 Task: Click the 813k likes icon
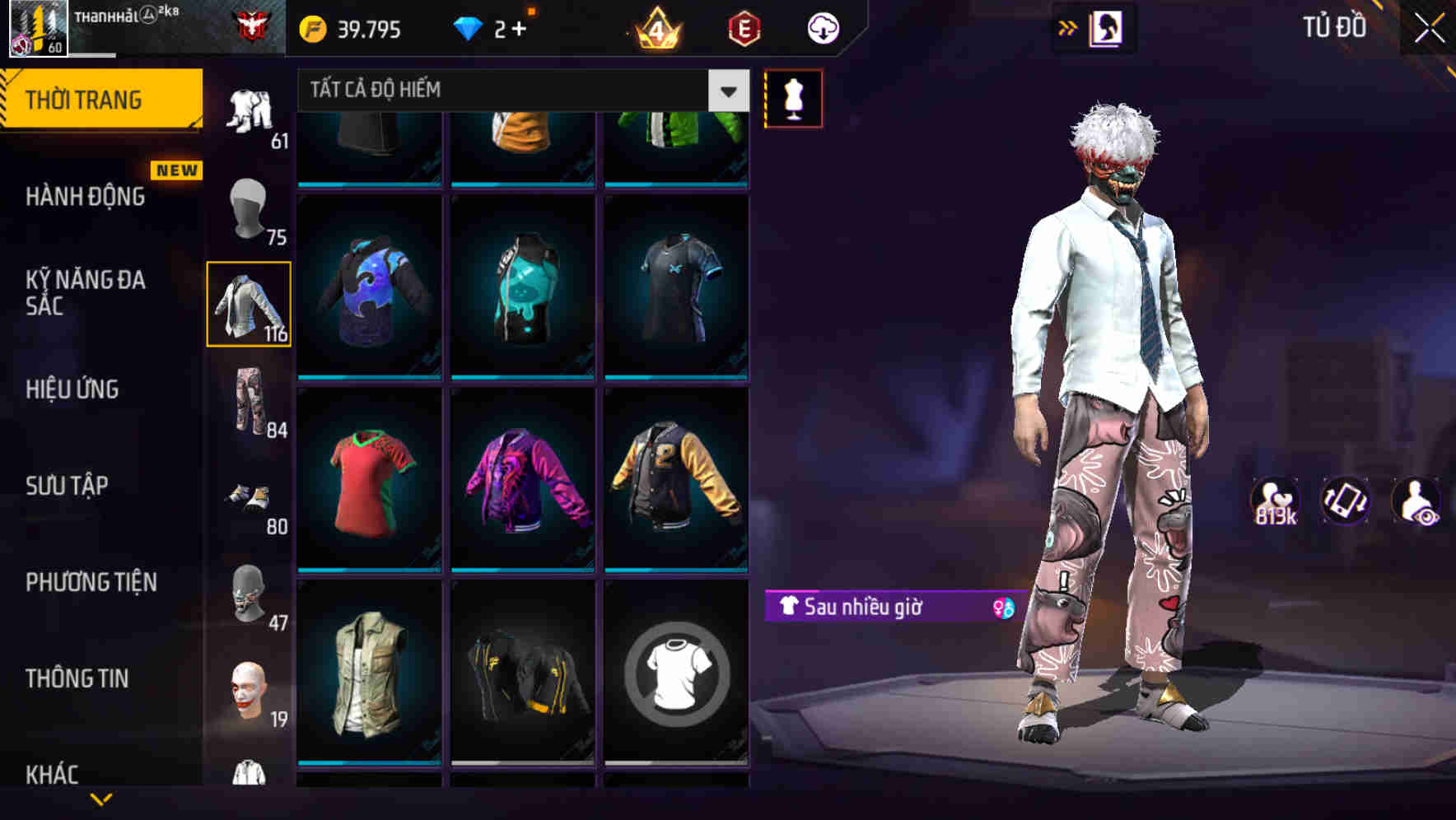click(1275, 501)
